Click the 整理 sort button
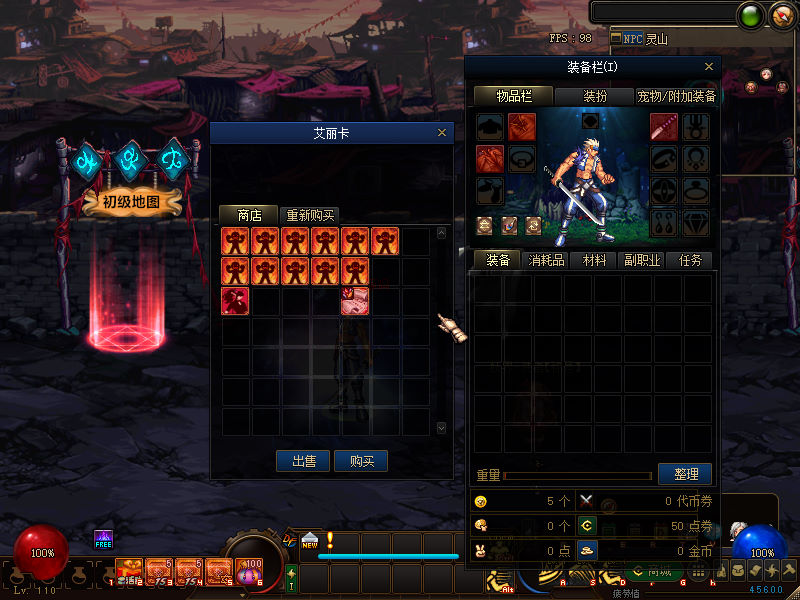 point(685,474)
